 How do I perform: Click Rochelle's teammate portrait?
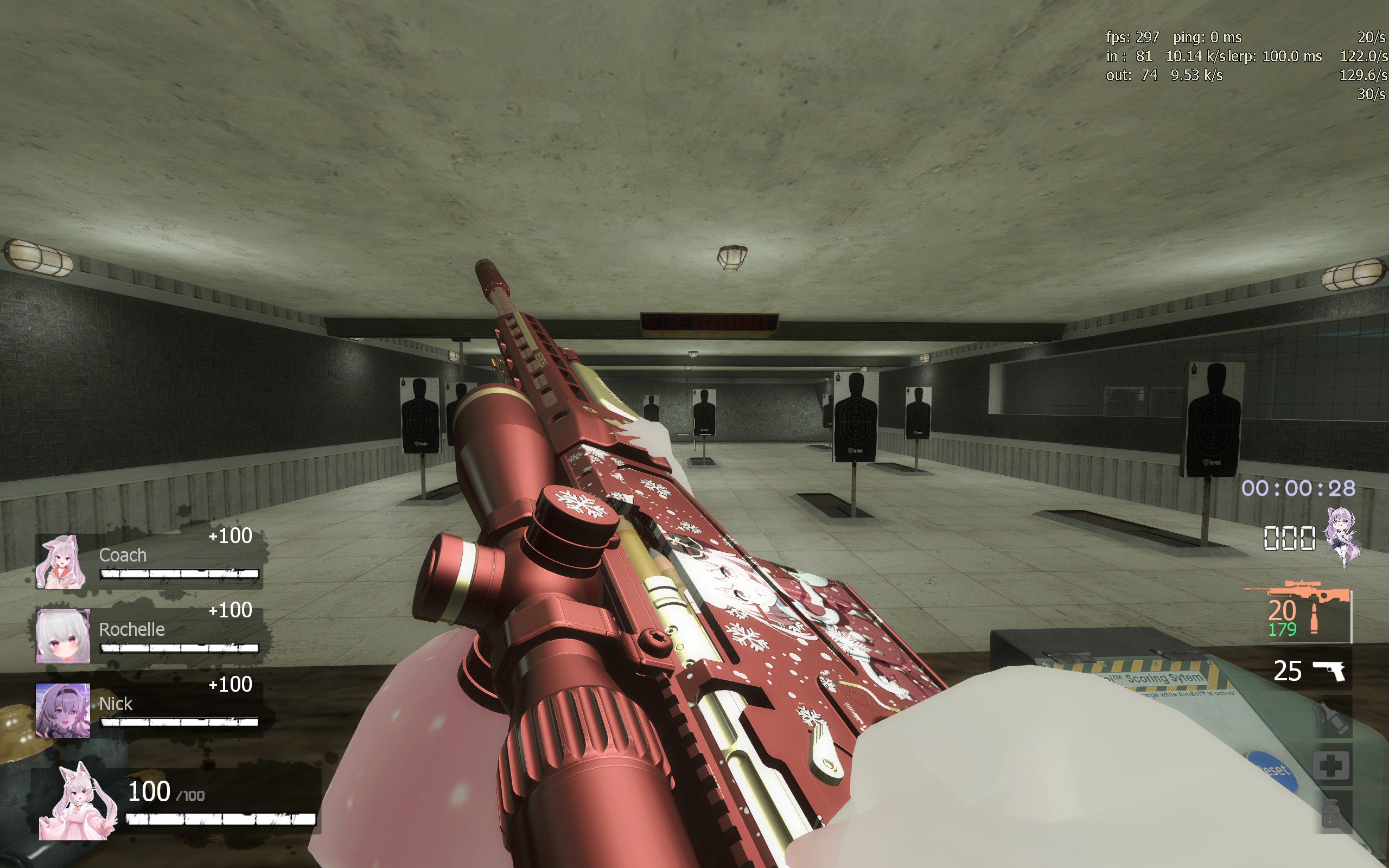point(62,636)
